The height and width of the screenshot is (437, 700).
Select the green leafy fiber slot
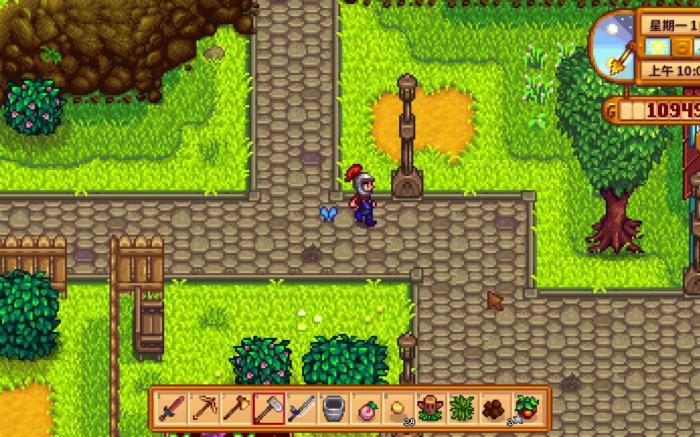(x=463, y=408)
